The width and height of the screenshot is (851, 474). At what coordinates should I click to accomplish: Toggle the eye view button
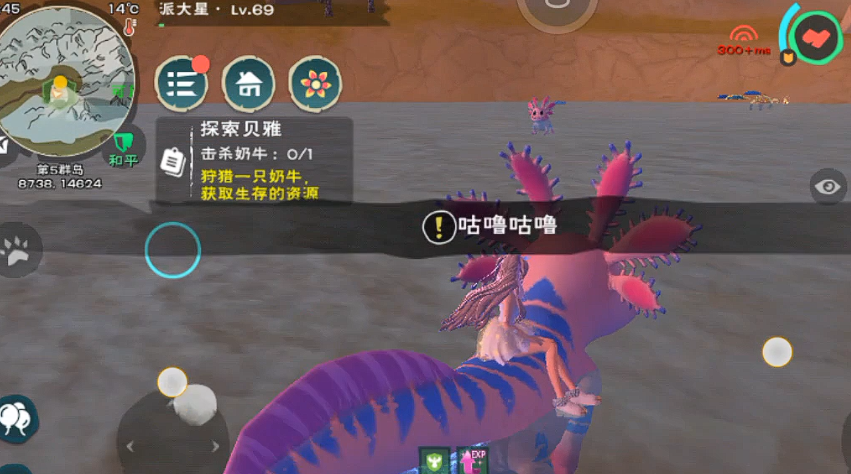(x=827, y=186)
